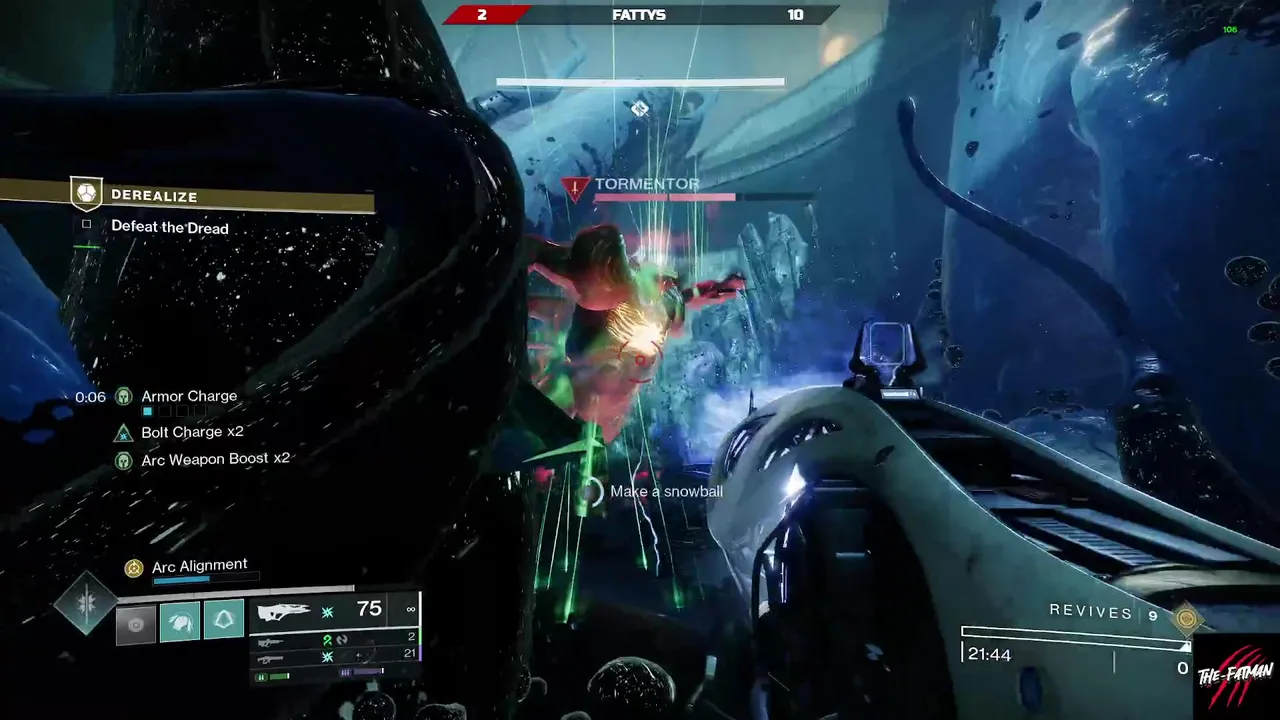1280x720 pixels.
Task: Click the Defeat the Dread objective
Action: point(169,227)
